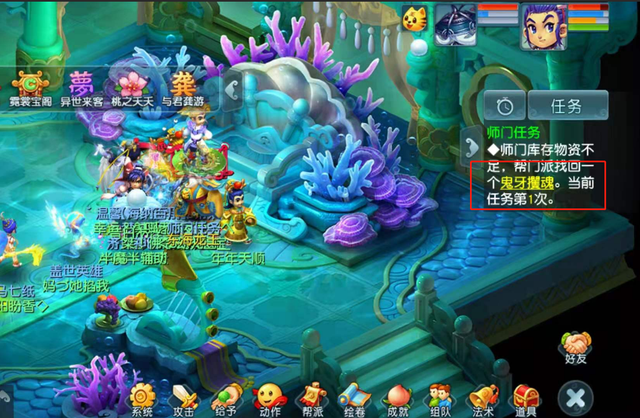Collapse the bottom menu with the X button
Image resolution: width=640 pixels, height=418 pixels.
coord(574,395)
